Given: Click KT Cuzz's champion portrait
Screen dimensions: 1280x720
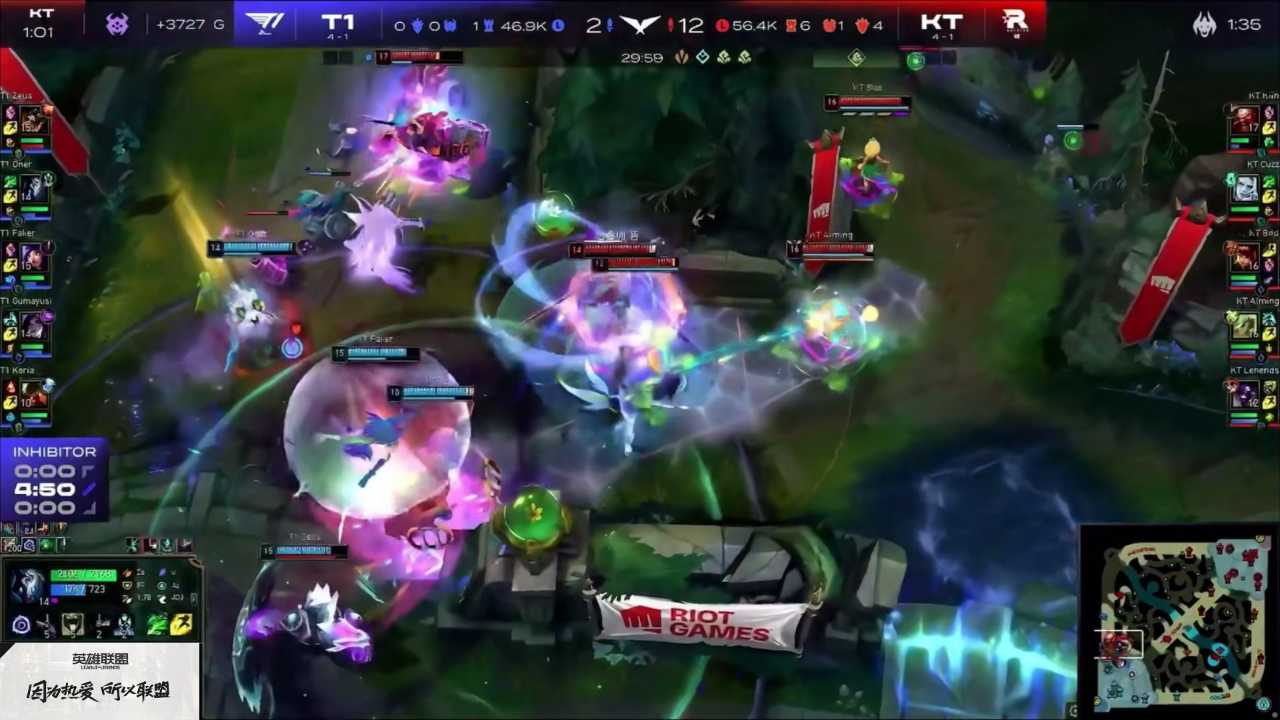Looking at the screenshot, I should [x=1245, y=188].
